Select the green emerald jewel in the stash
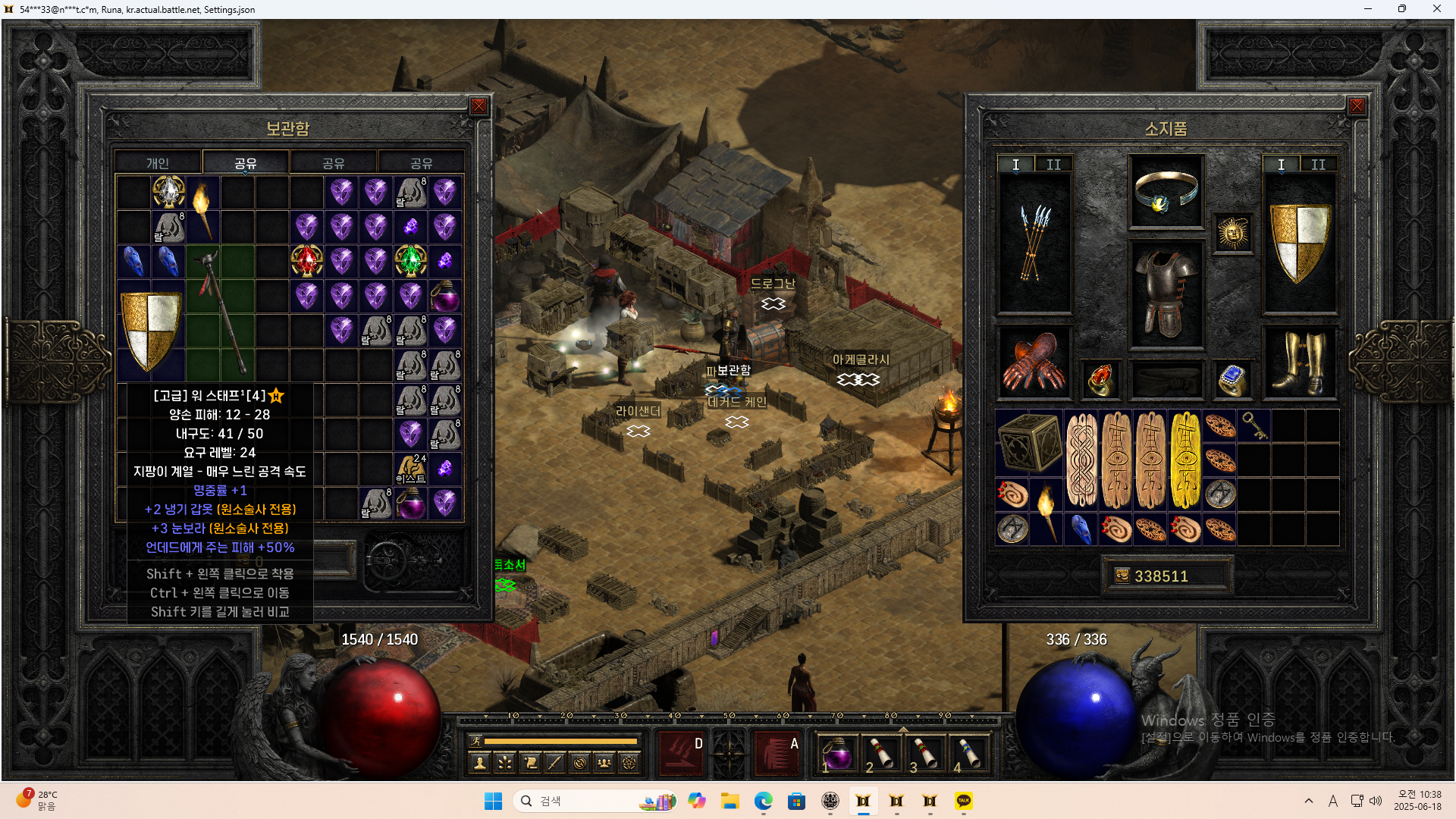This screenshot has height=819, width=1456. pos(410,261)
